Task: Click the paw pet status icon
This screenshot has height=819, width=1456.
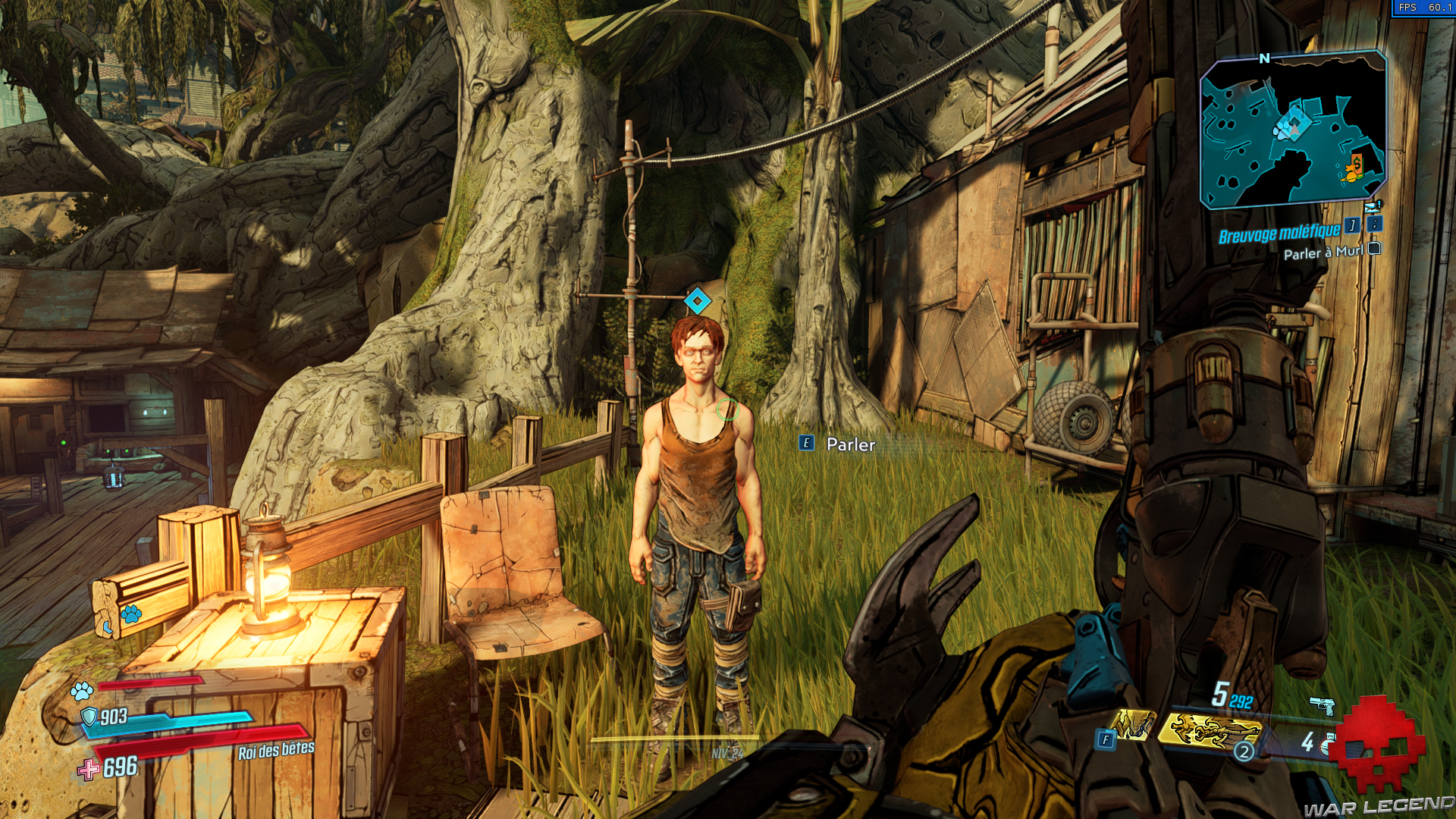Action: [82, 691]
